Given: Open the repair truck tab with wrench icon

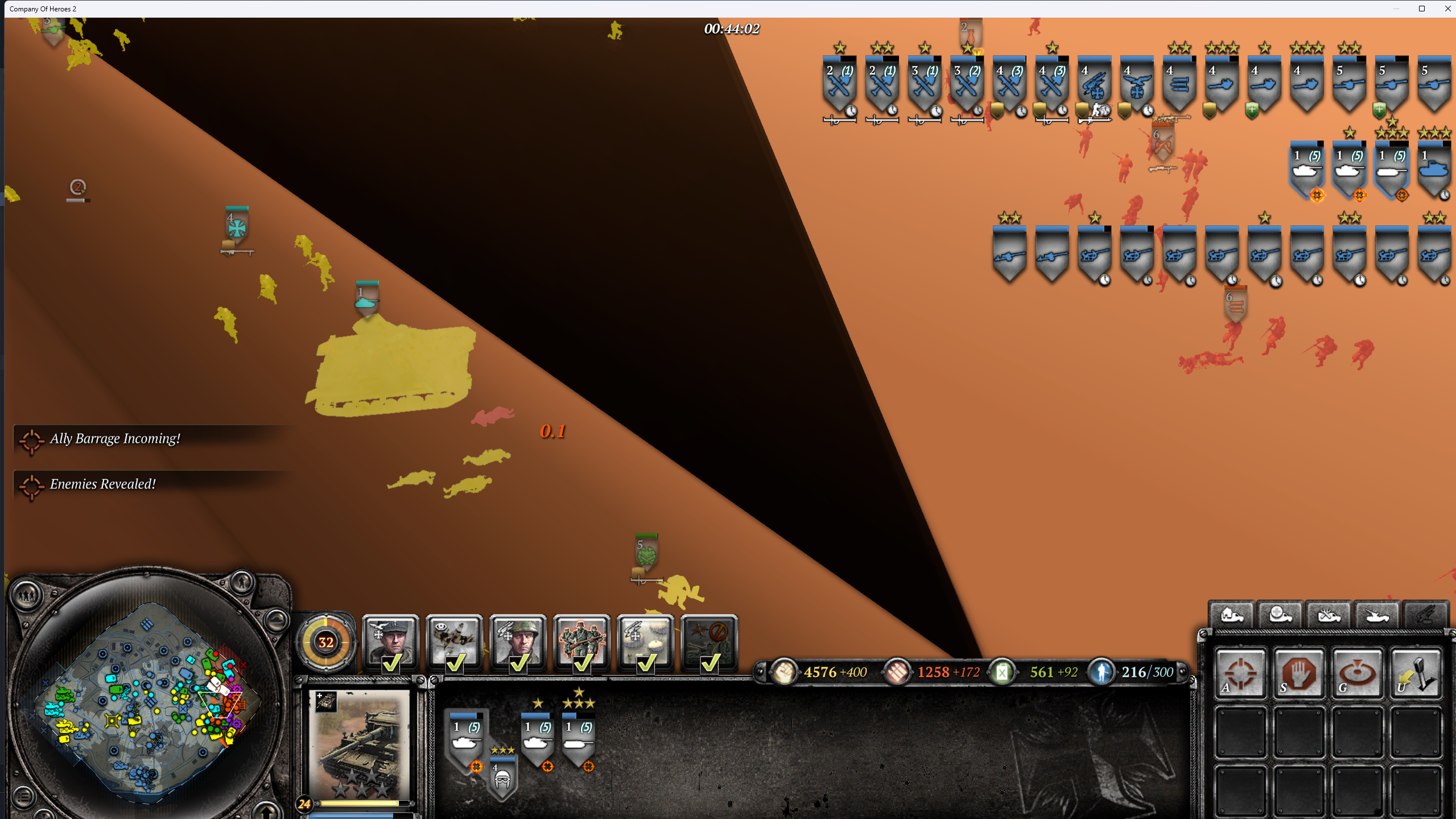Looking at the screenshot, I should click(x=1329, y=615).
